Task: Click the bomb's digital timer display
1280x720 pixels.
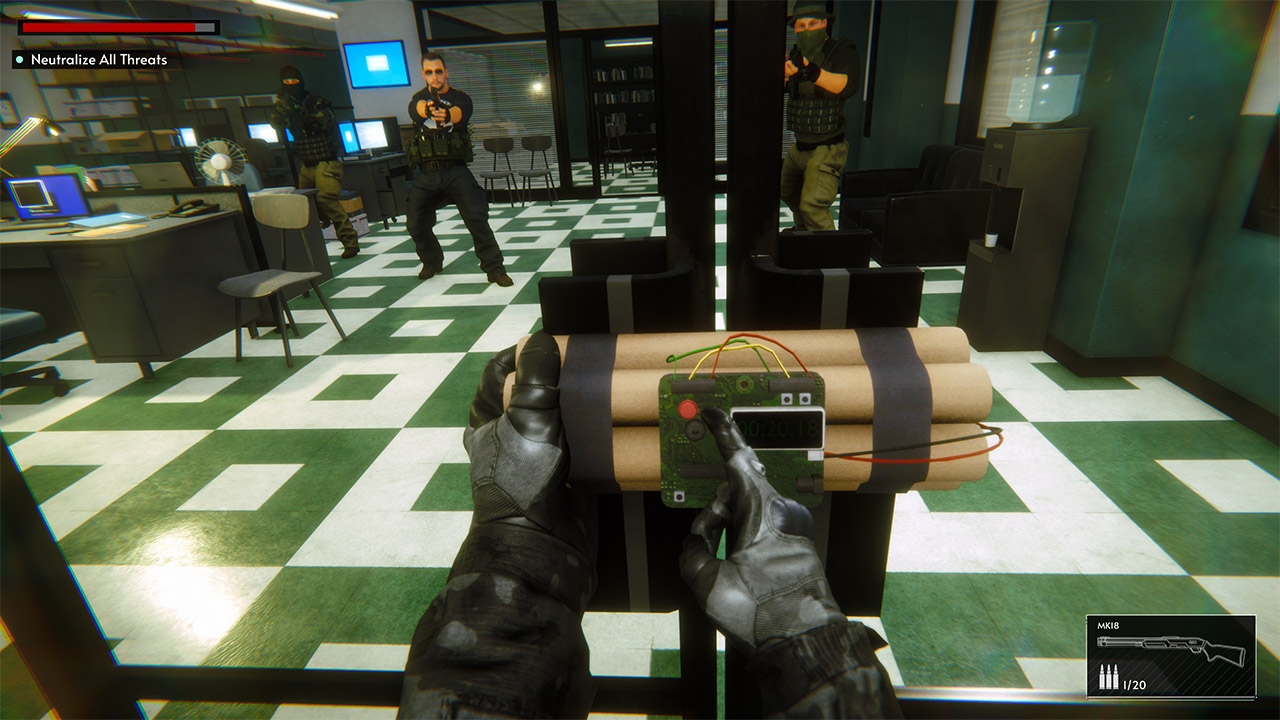Action: click(x=779, y=427)
